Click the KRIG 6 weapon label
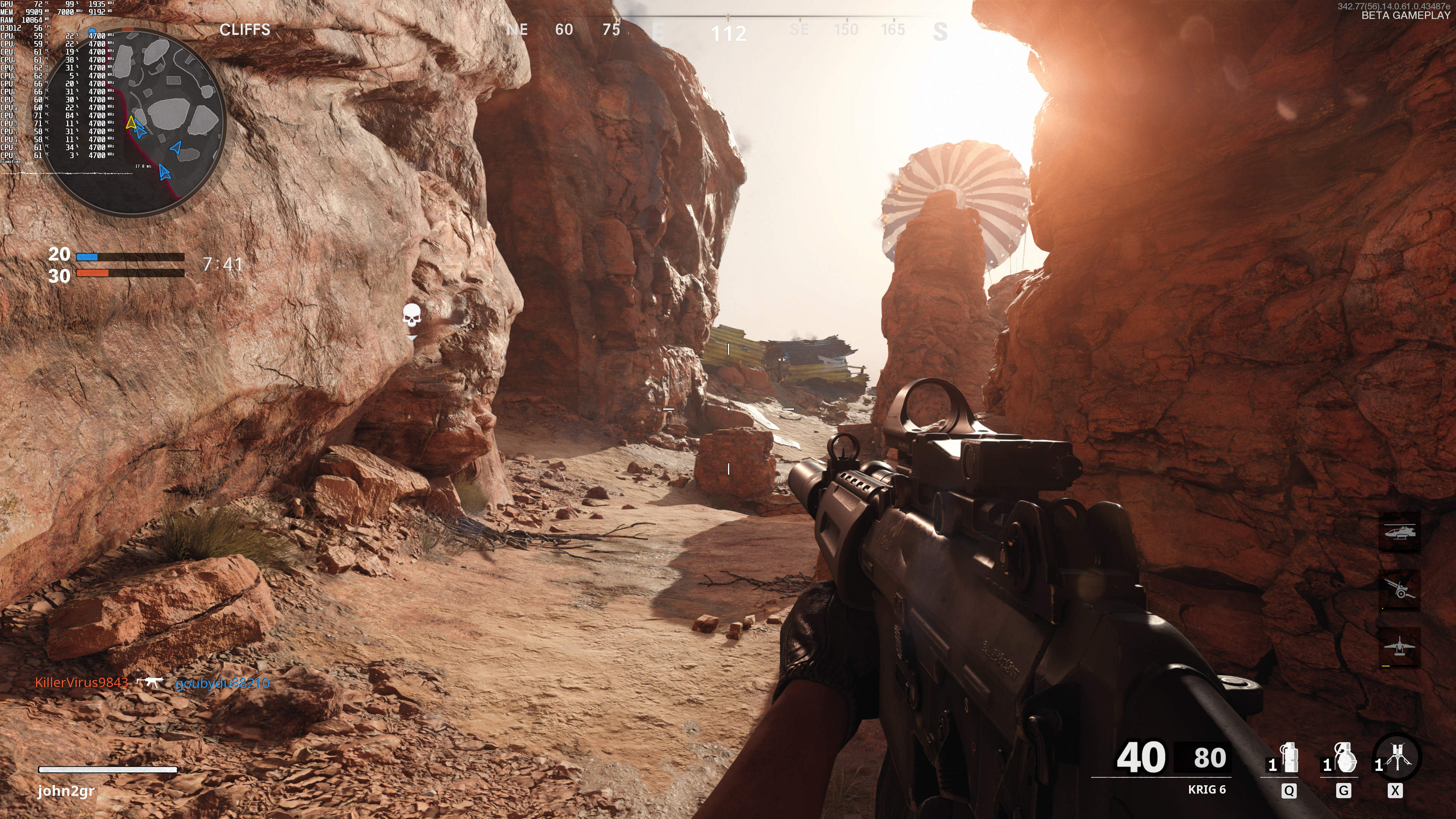 point(1206,789)
